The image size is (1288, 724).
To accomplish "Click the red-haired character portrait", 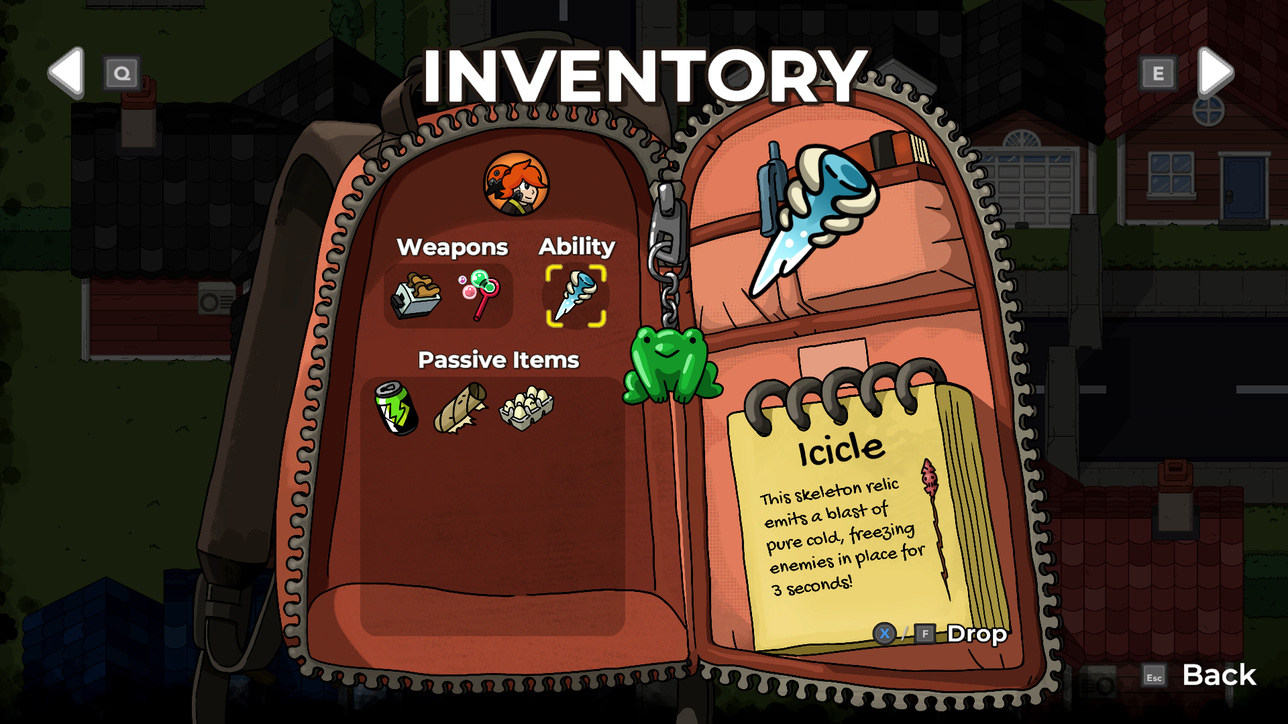I will [516, 184].
